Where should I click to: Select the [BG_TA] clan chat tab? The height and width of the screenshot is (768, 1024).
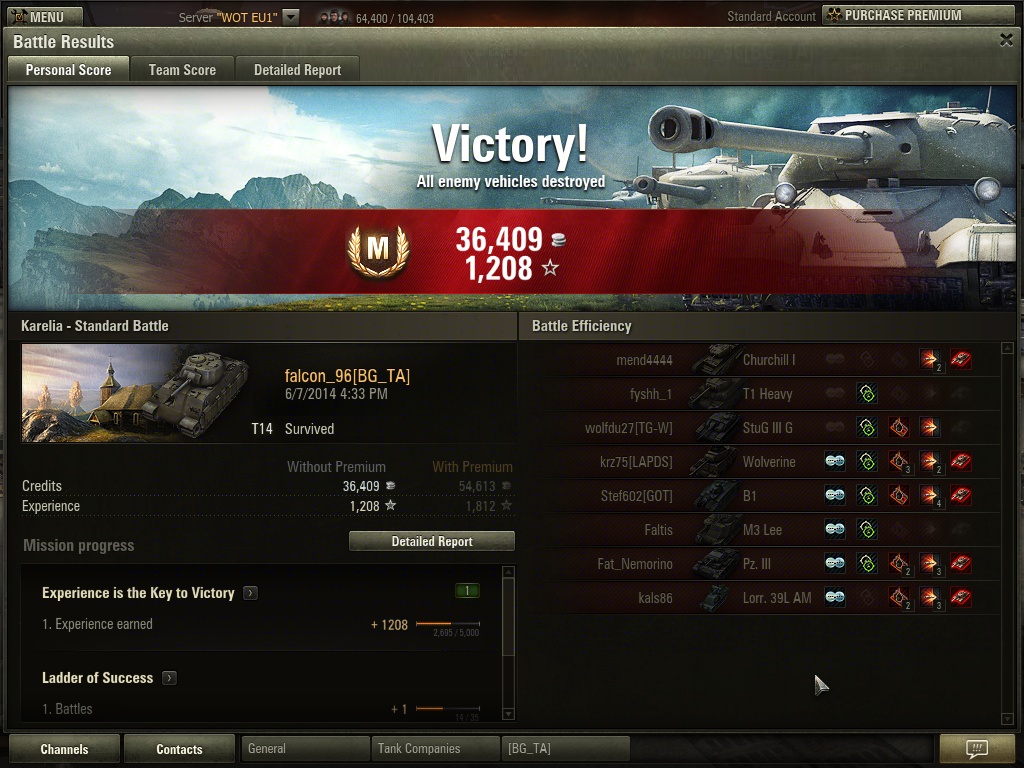coord(565,748)
